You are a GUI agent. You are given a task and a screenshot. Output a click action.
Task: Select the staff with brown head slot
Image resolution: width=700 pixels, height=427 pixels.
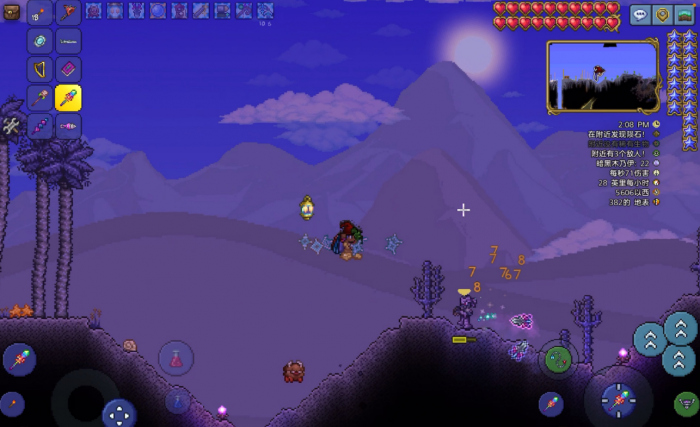click(x=40, y=98)
